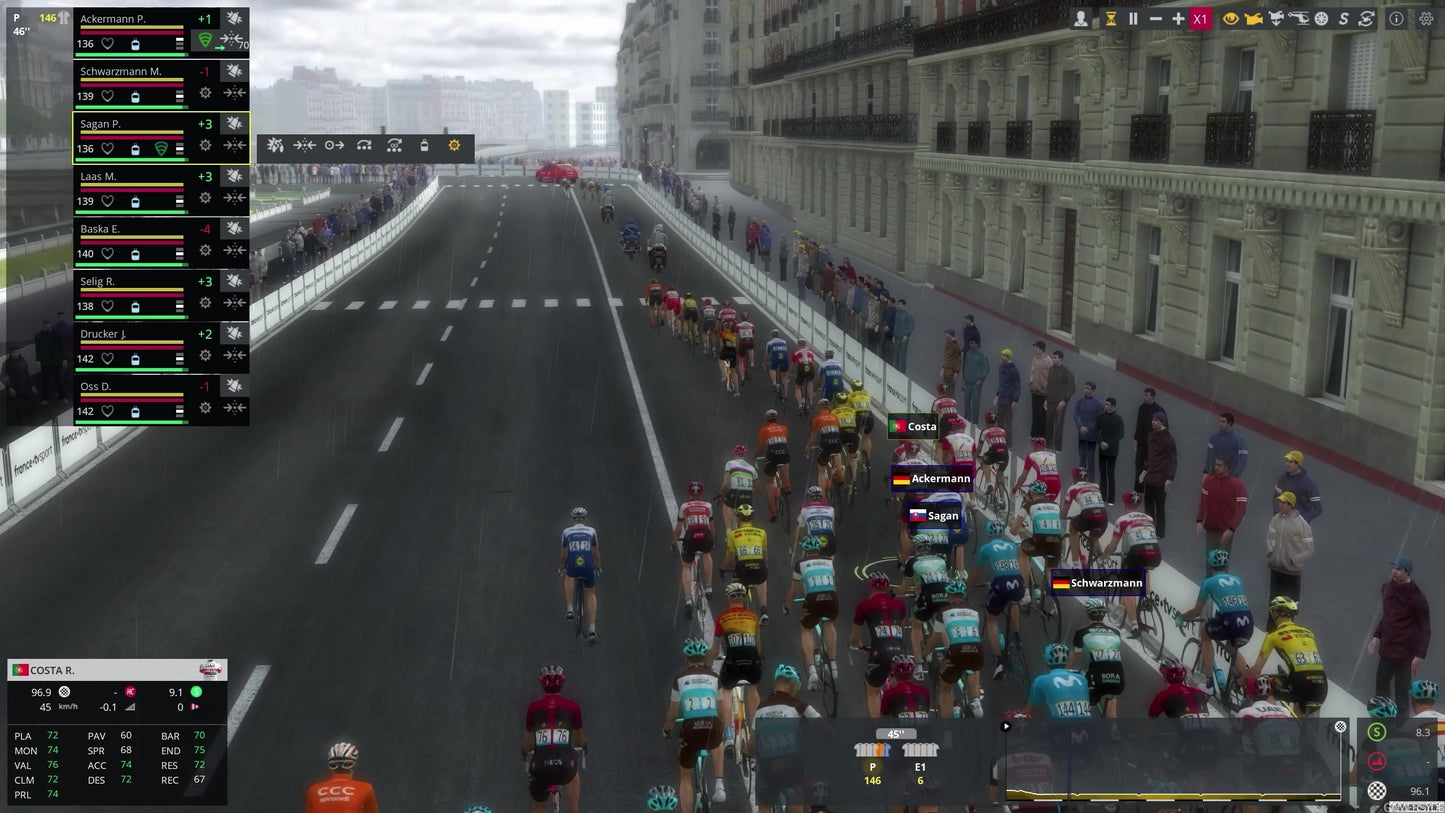Click Sagan's yellow relay effort gear
Image resolution: width=1445 pixels, height=813 pixels.
[453, 145]
